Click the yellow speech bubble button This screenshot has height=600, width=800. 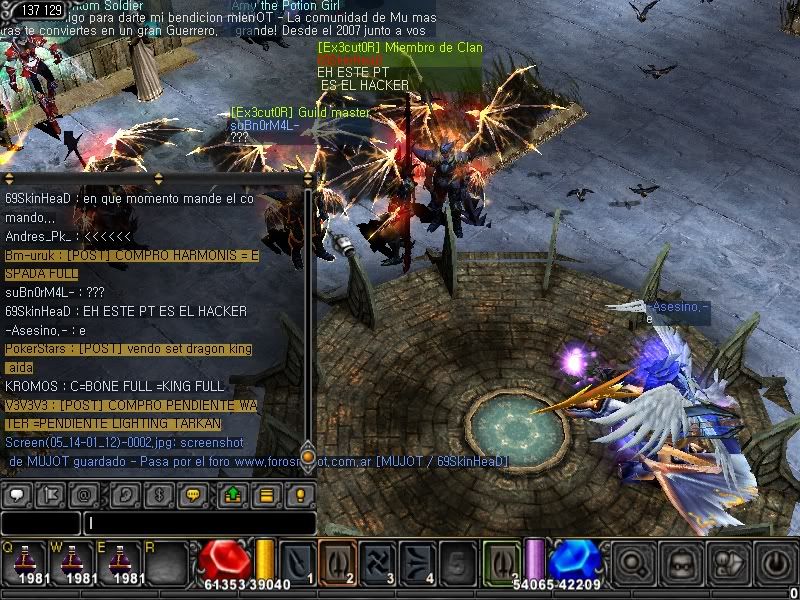[x=195, y=495]
